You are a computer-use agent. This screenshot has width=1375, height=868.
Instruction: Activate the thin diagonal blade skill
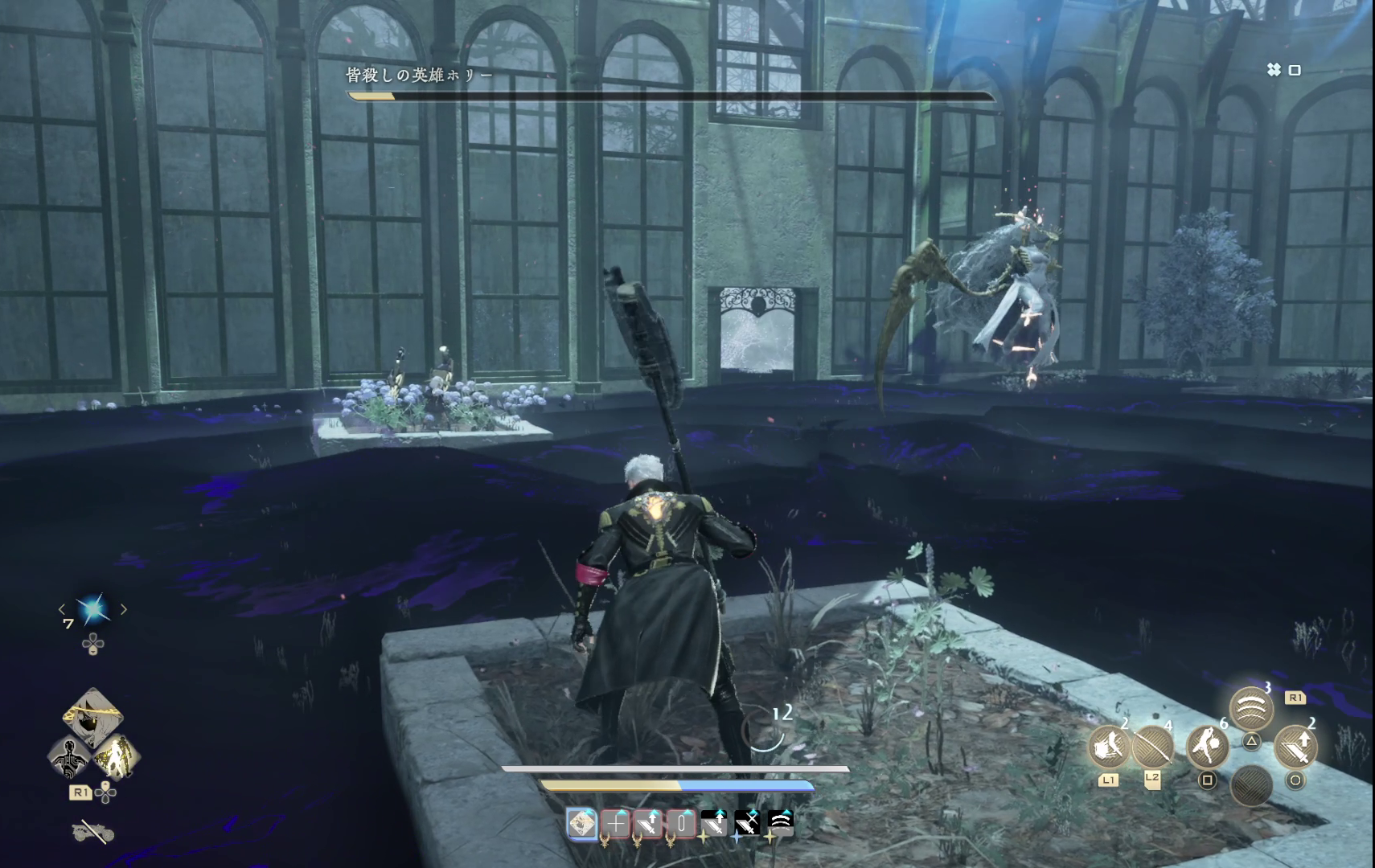point(1152,747)
